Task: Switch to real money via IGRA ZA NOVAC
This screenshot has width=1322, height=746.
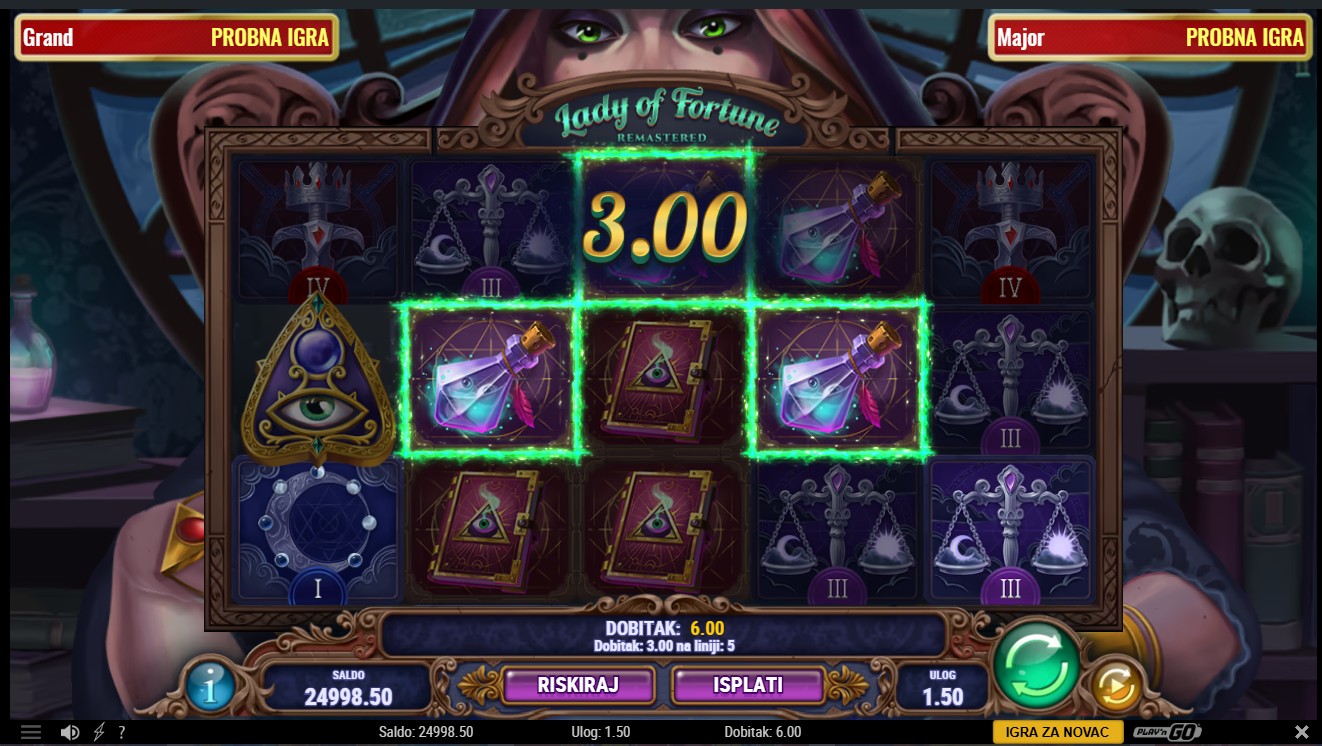Action: pos(1057,732)
